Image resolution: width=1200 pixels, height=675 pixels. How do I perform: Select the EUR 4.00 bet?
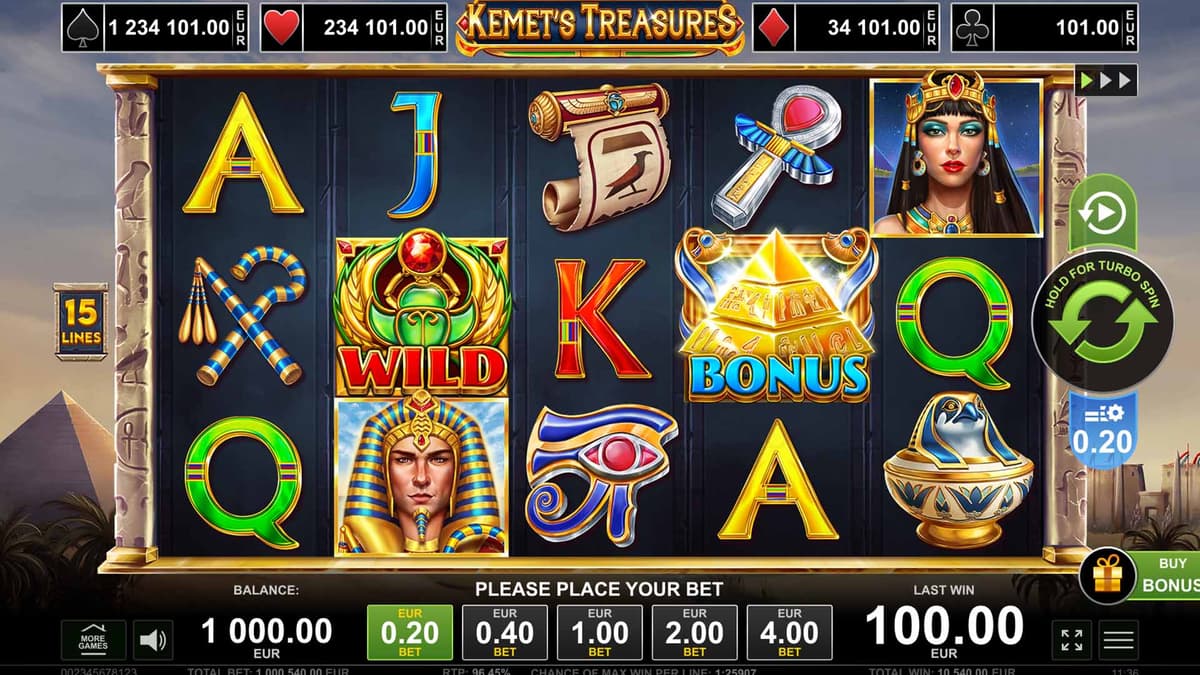point(789,632)
